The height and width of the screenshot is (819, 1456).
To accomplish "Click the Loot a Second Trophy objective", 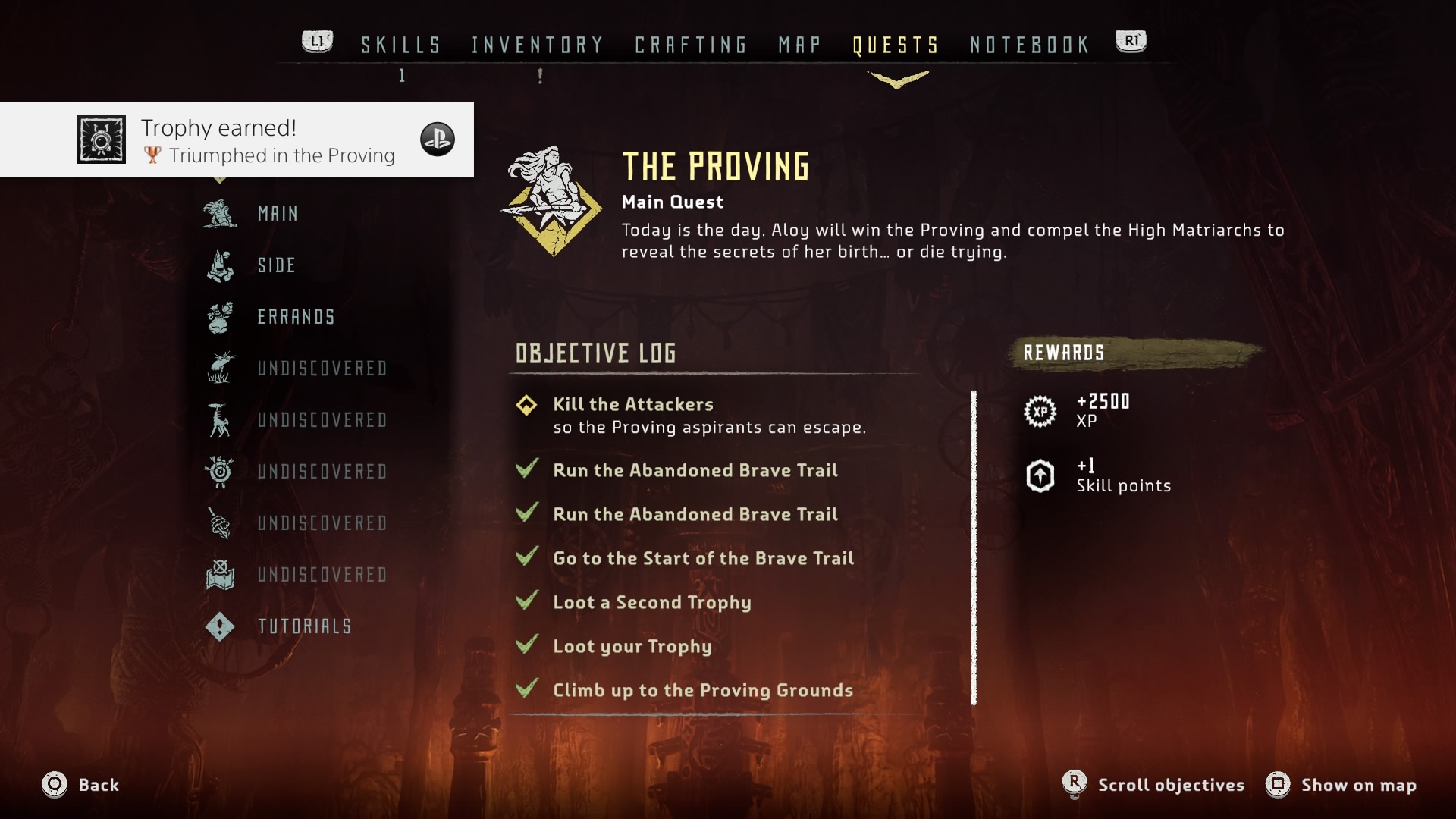I will pos(651,603).
